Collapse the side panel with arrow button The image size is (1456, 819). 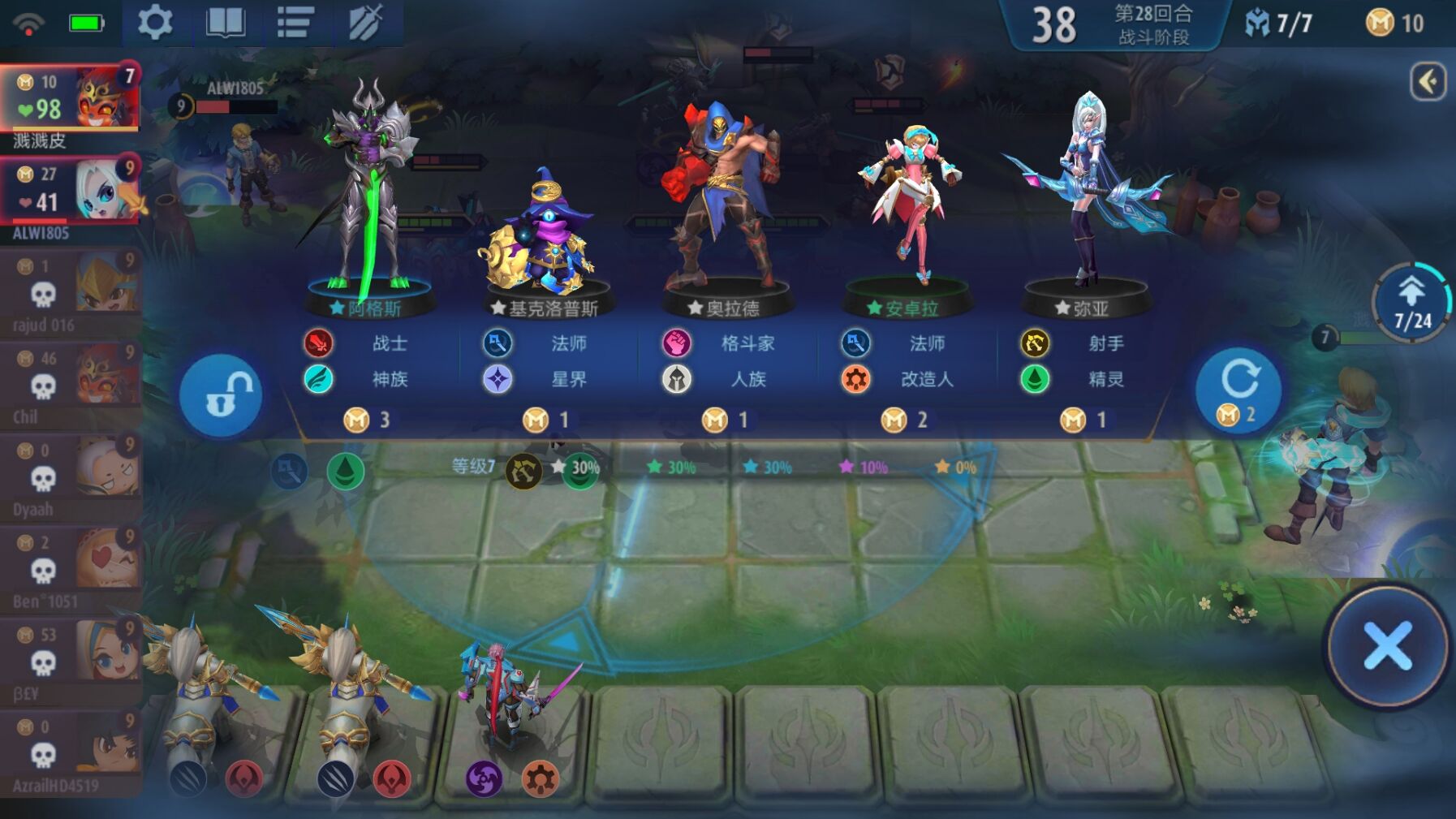[x=1428, y=81]
